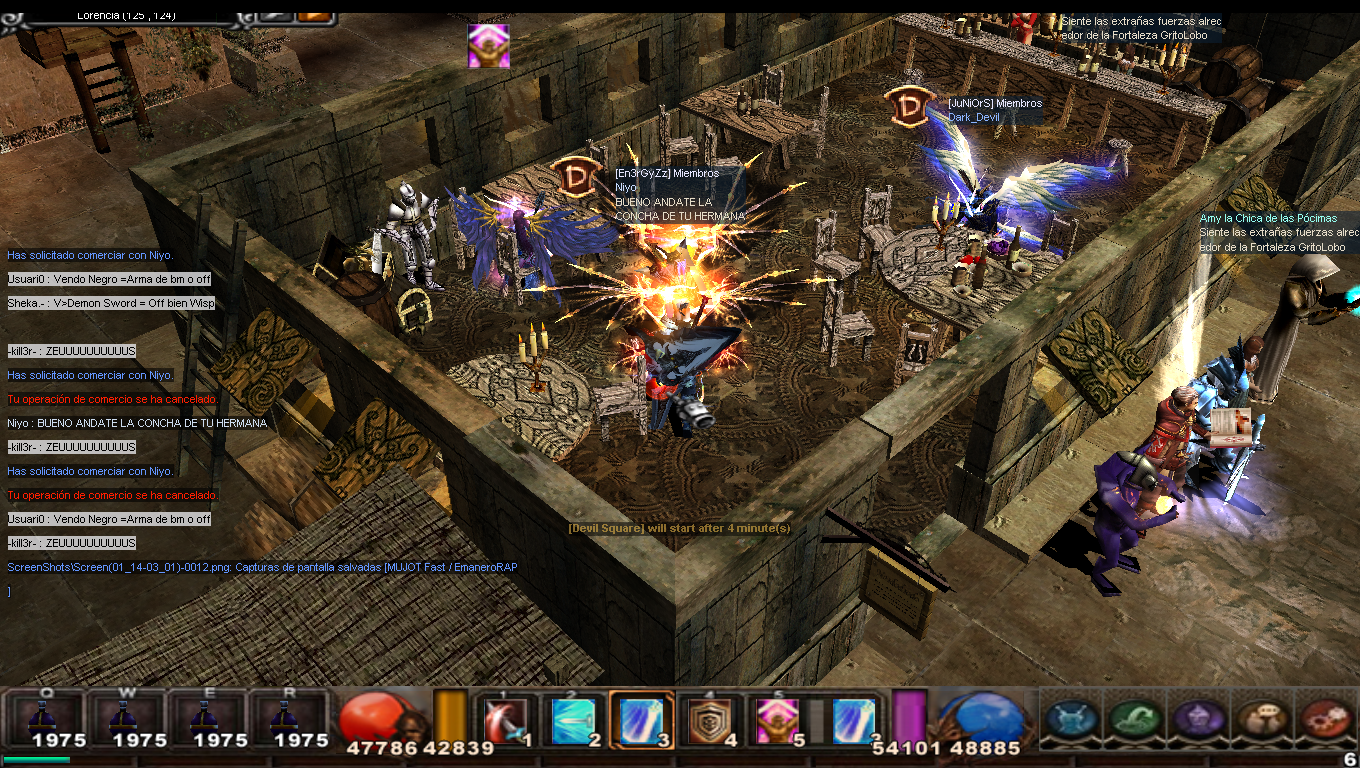Activate the pink buff skill in slot 5
Screen dimensions: 1360x768
tap(777, 719)
